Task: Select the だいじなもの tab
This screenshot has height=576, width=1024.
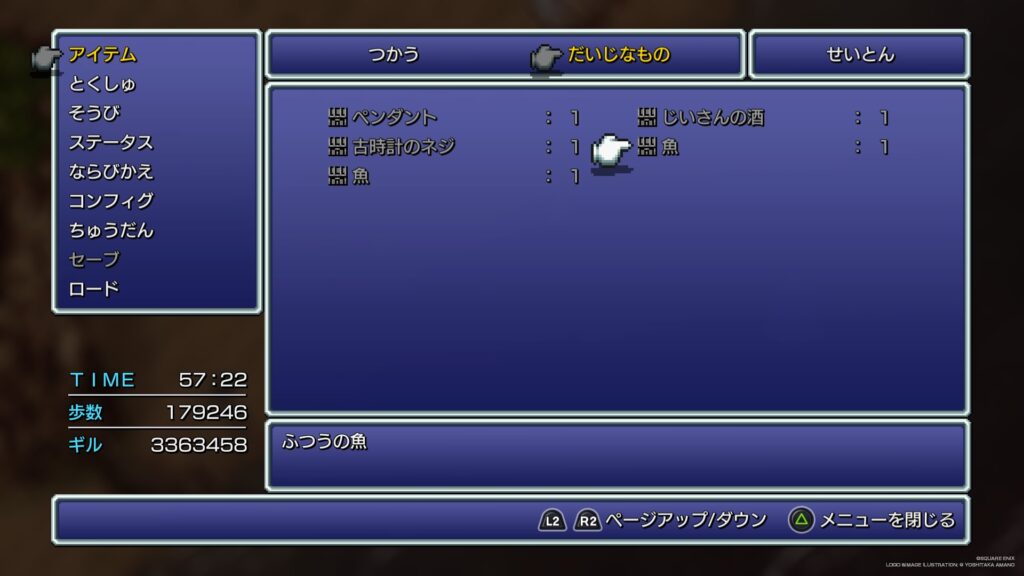Action: pyautogui.click(x=618, y=55)
